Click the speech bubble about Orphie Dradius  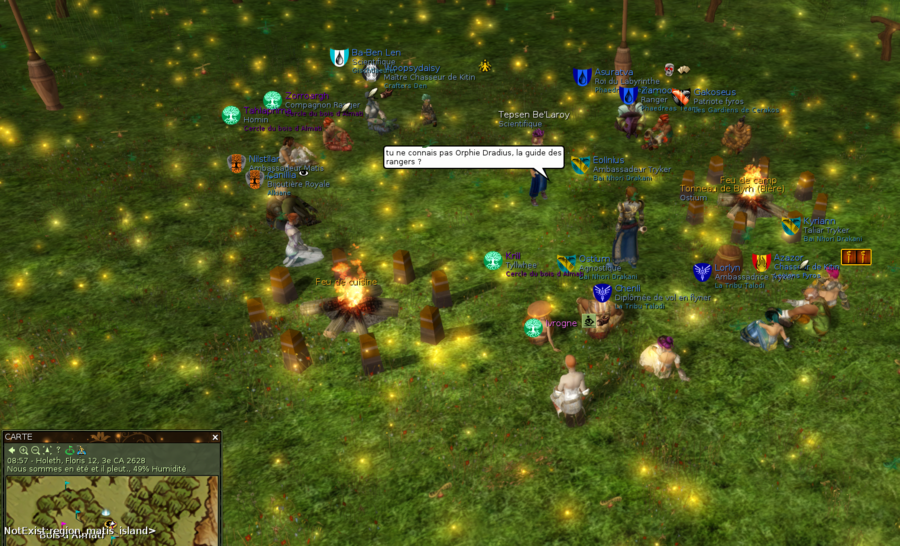(x=474, y=157)
